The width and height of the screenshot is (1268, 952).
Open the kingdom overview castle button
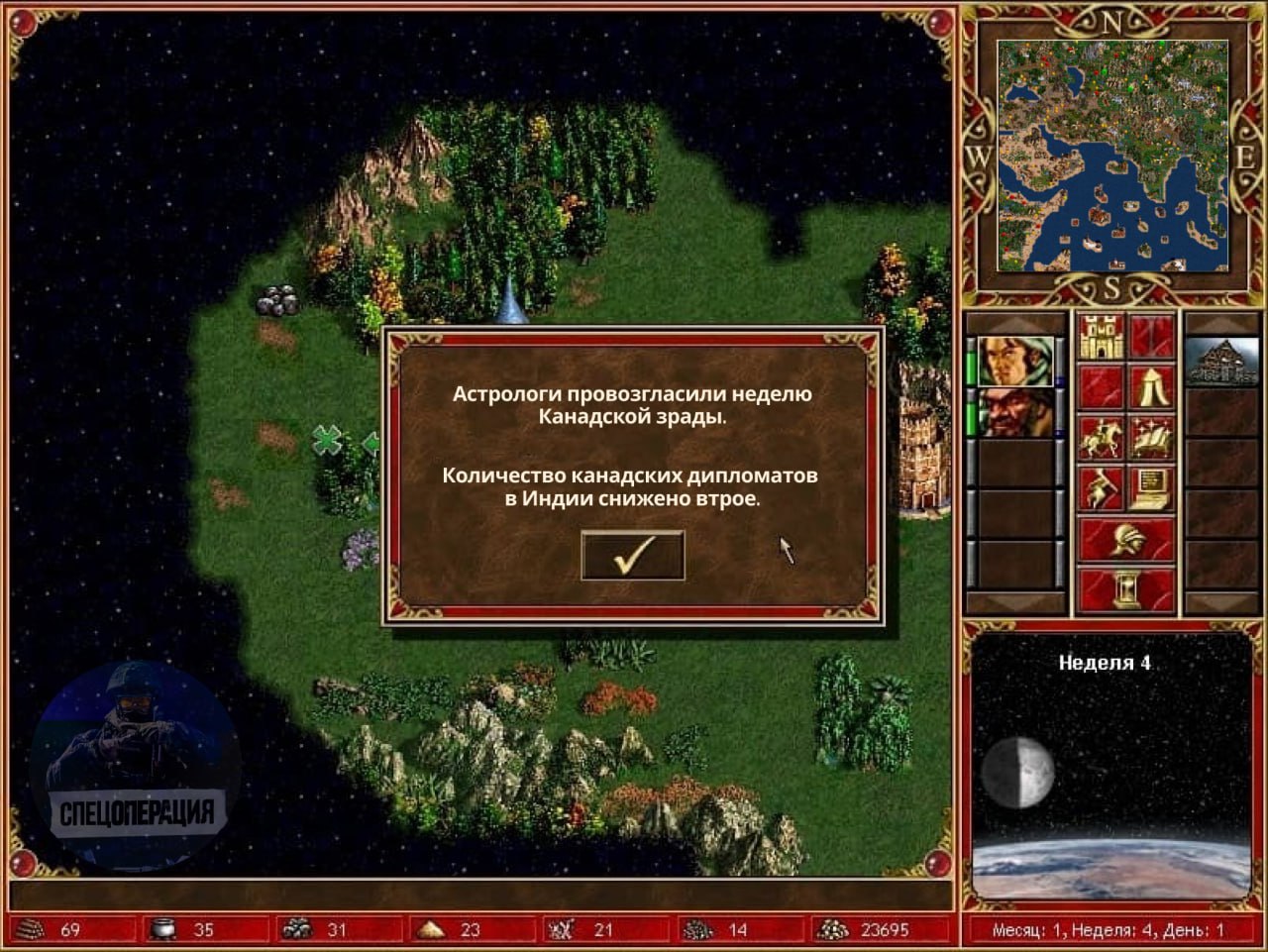pyautogui.click(x=1100, y=337)
